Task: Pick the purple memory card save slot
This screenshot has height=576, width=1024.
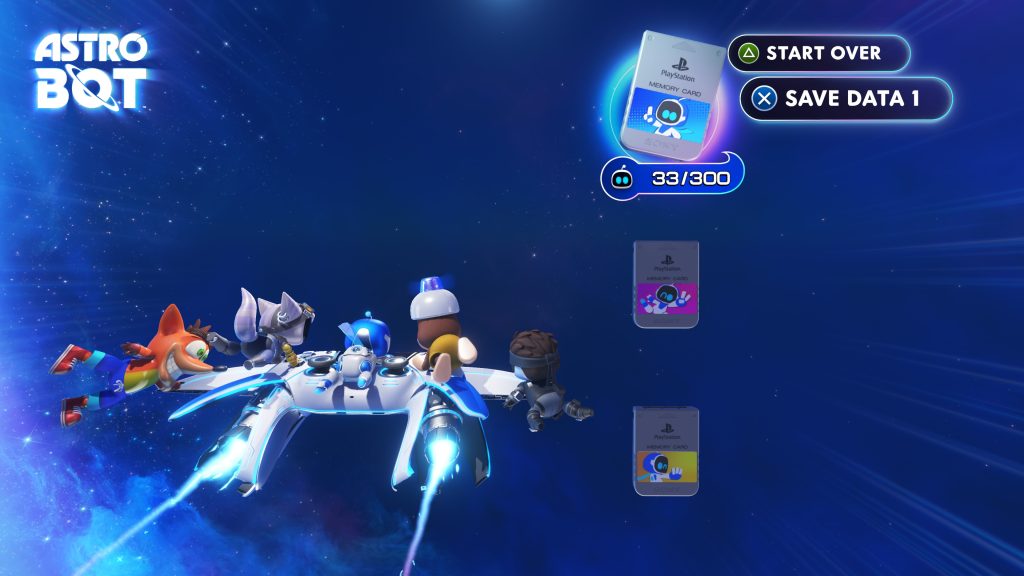Action: click(x=666, y=284)
